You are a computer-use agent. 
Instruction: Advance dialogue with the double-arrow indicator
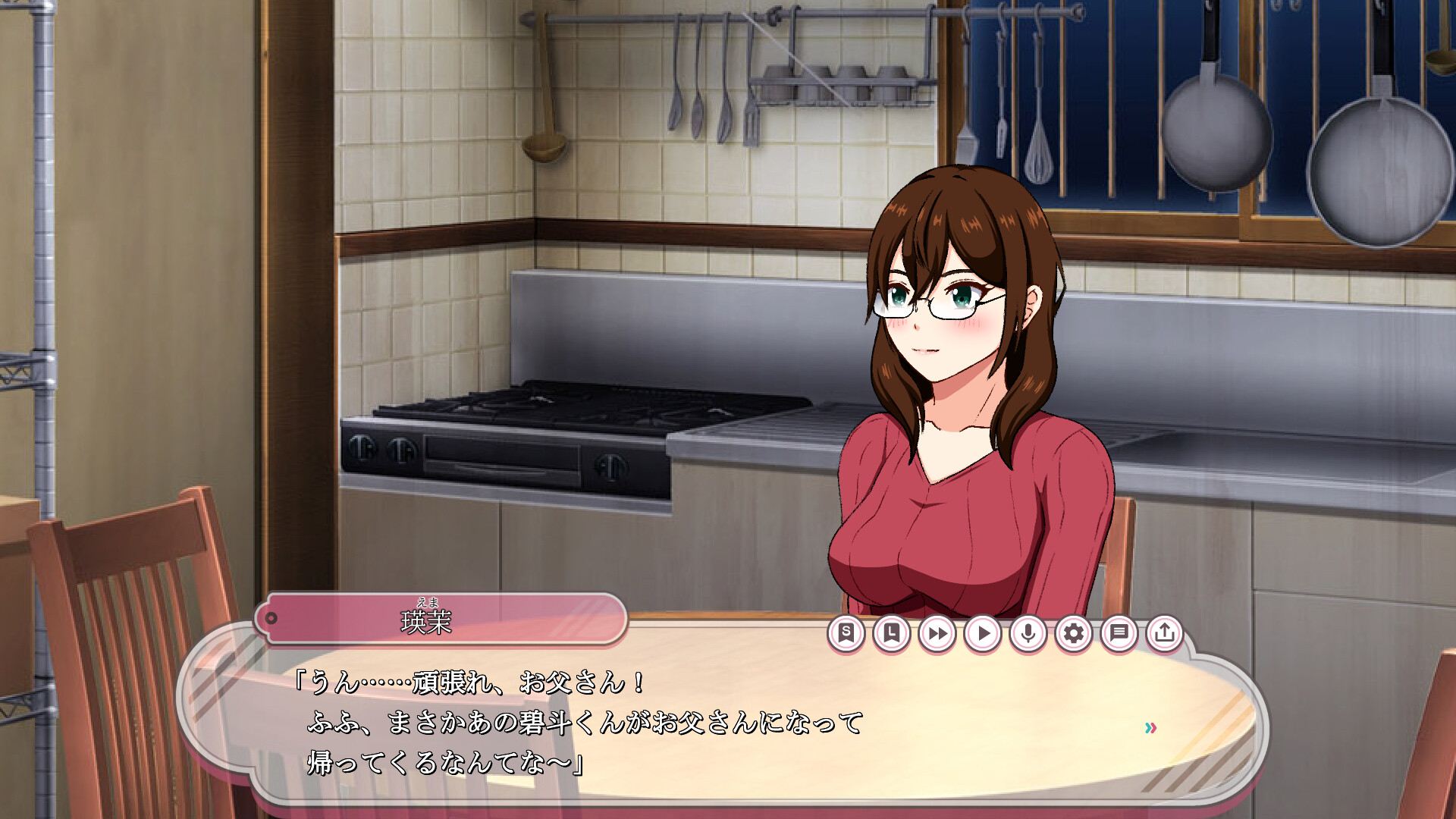click(1150, 728)
